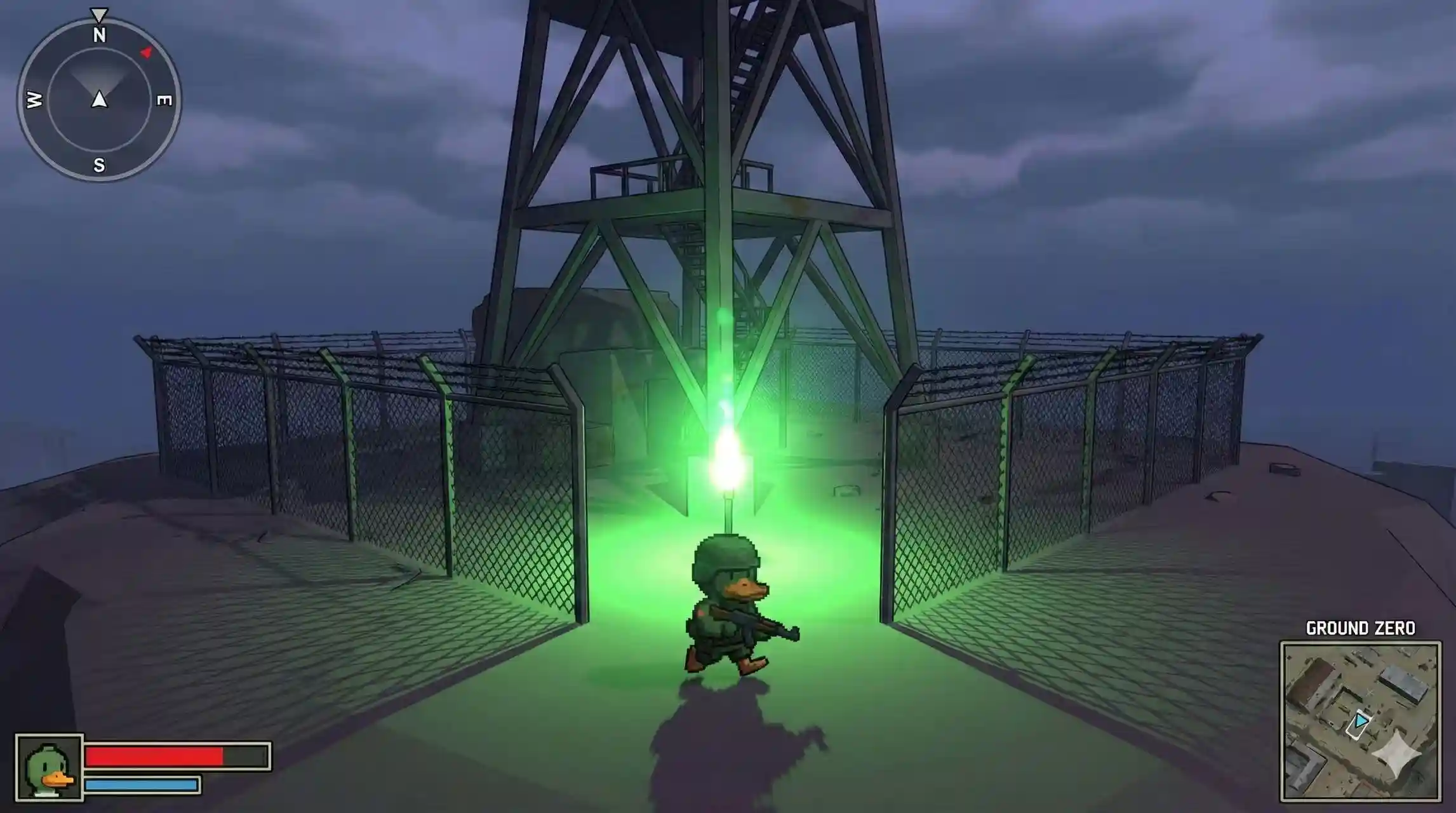1456x813 pixels.
Task: Click the compass South marker
Action: click(x=99, y=165)
